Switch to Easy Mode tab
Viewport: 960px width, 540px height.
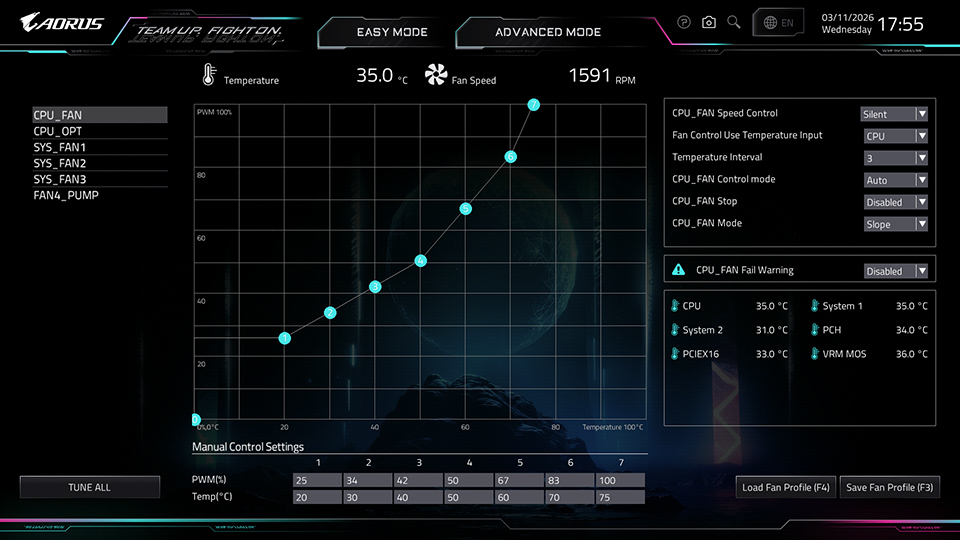click(x=392, y=32)
